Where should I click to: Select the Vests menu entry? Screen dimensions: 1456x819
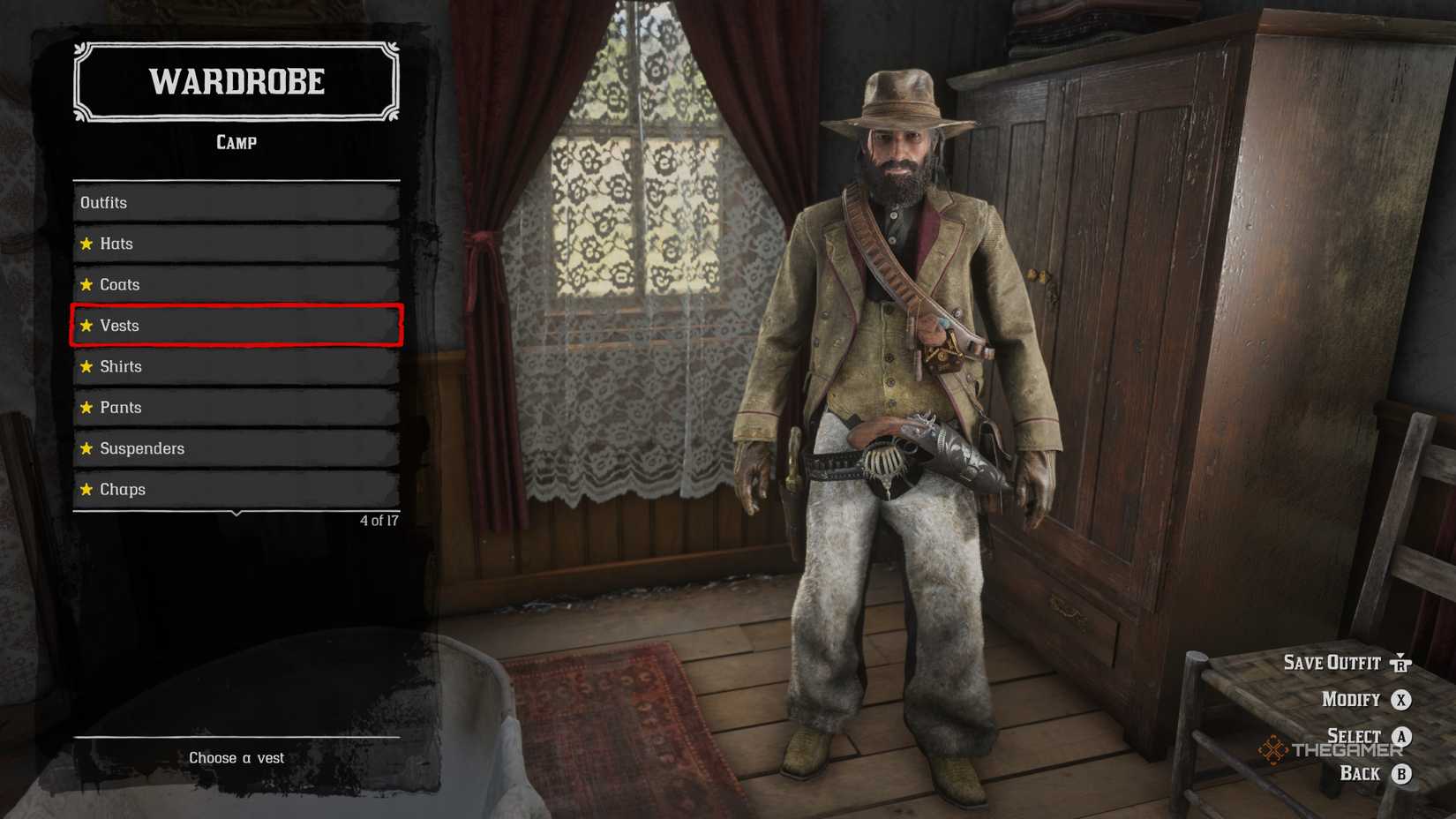point(234,326)
